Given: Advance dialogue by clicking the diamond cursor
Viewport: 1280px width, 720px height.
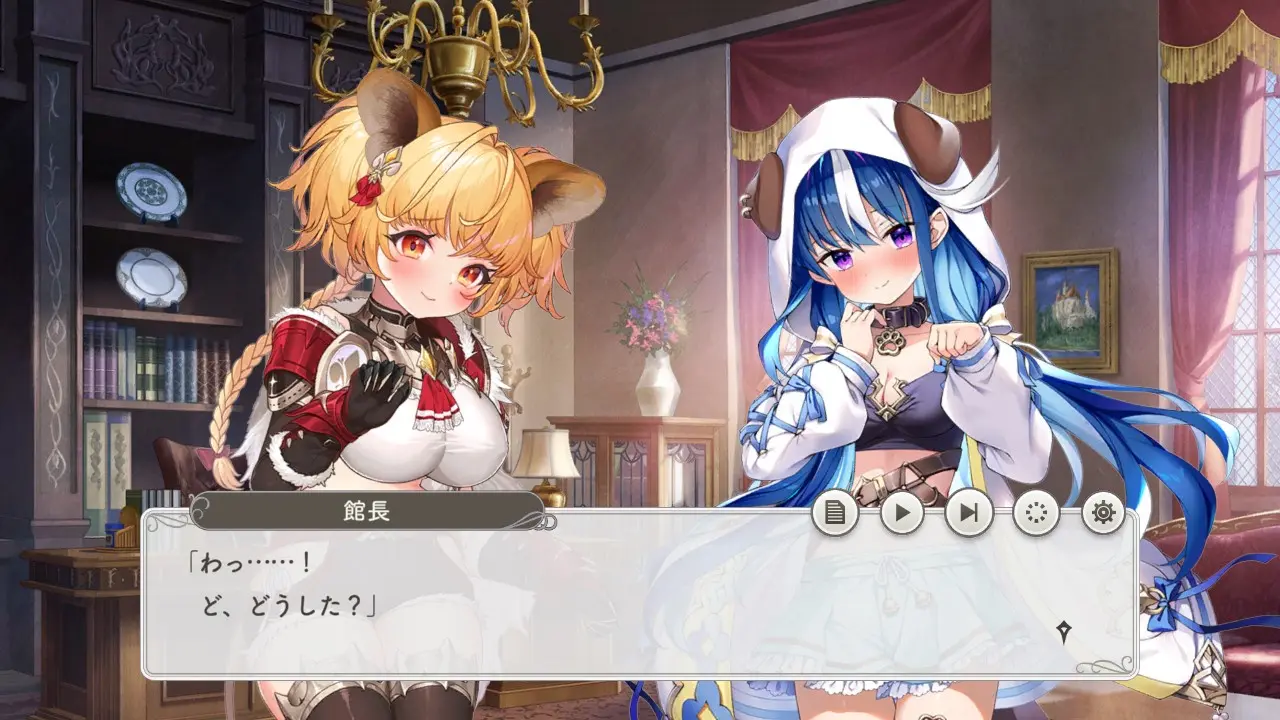Looking at the screenshot, I should (x=1065, y=631).
